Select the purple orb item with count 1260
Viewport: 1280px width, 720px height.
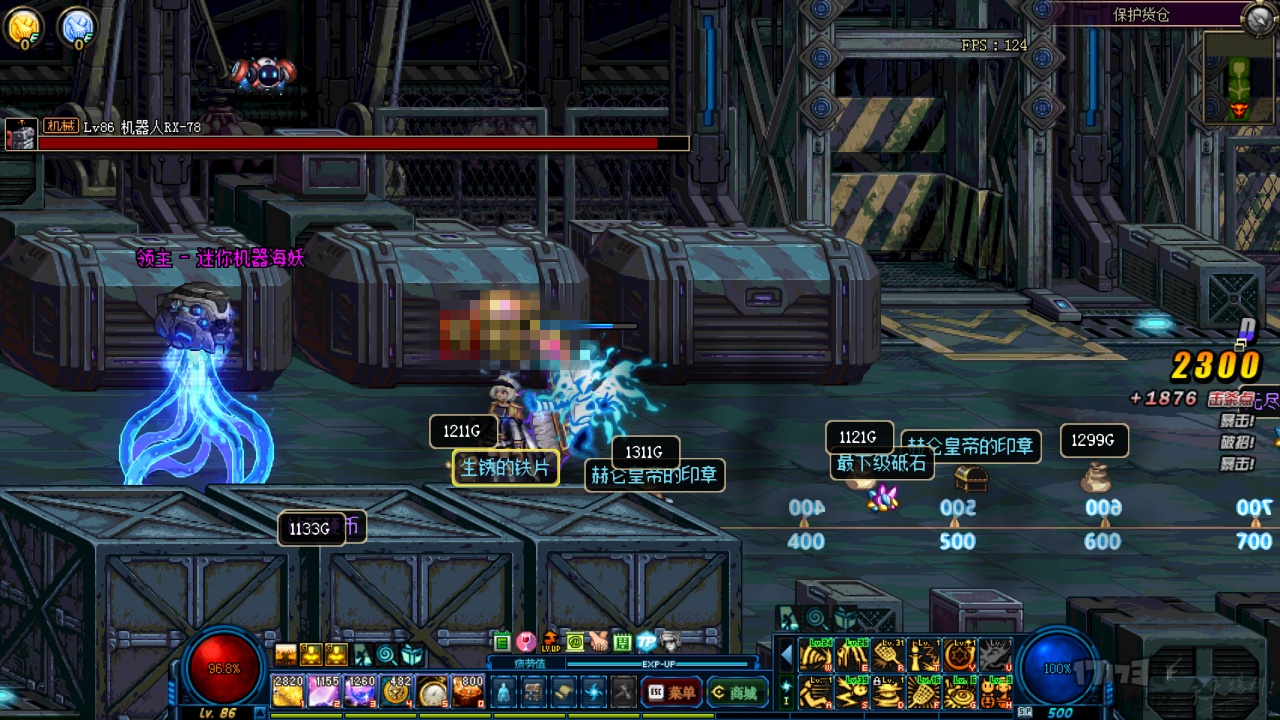pyautogui.click(x=360, y=691)
